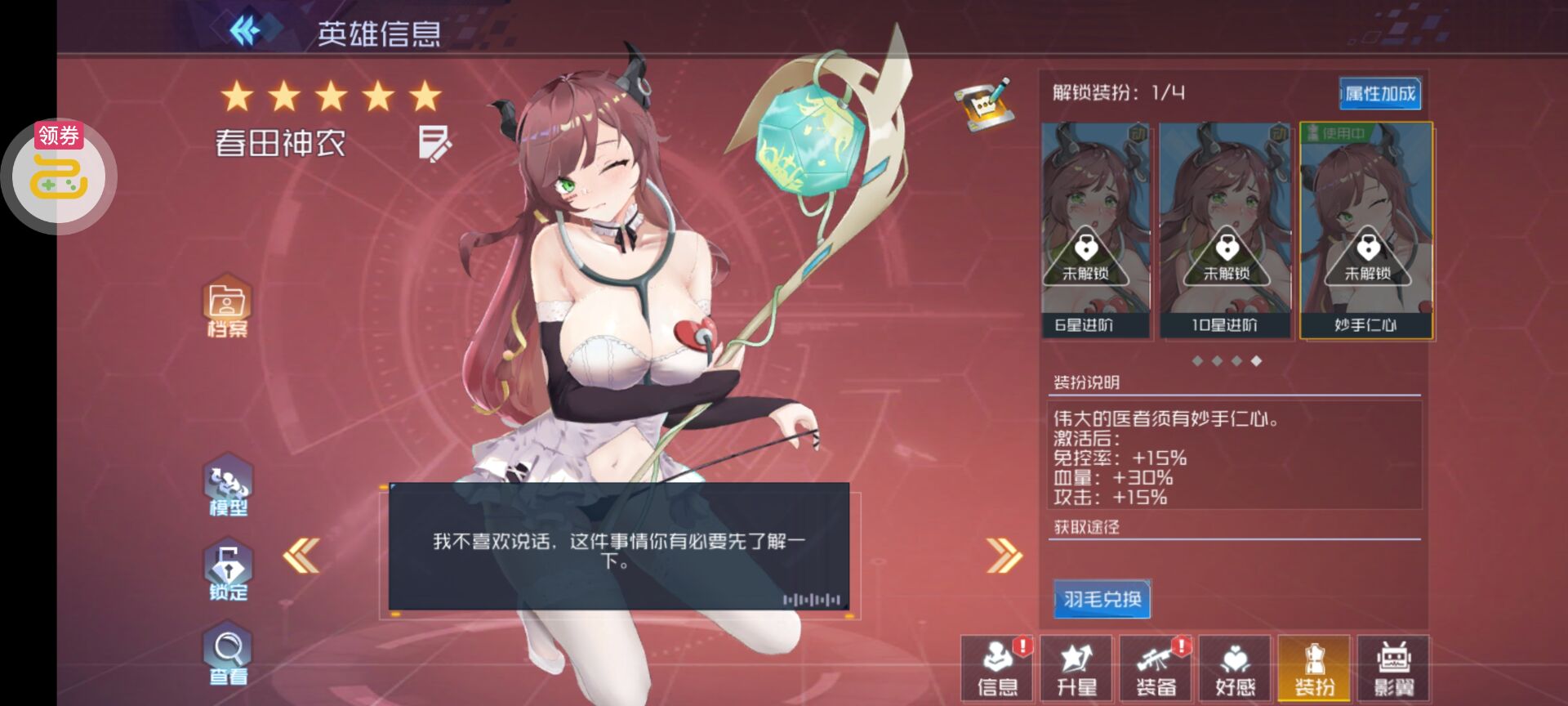The image size is (1568, 706).
Task: Click the 属性加成 button
Action: tap(1379, 95)
